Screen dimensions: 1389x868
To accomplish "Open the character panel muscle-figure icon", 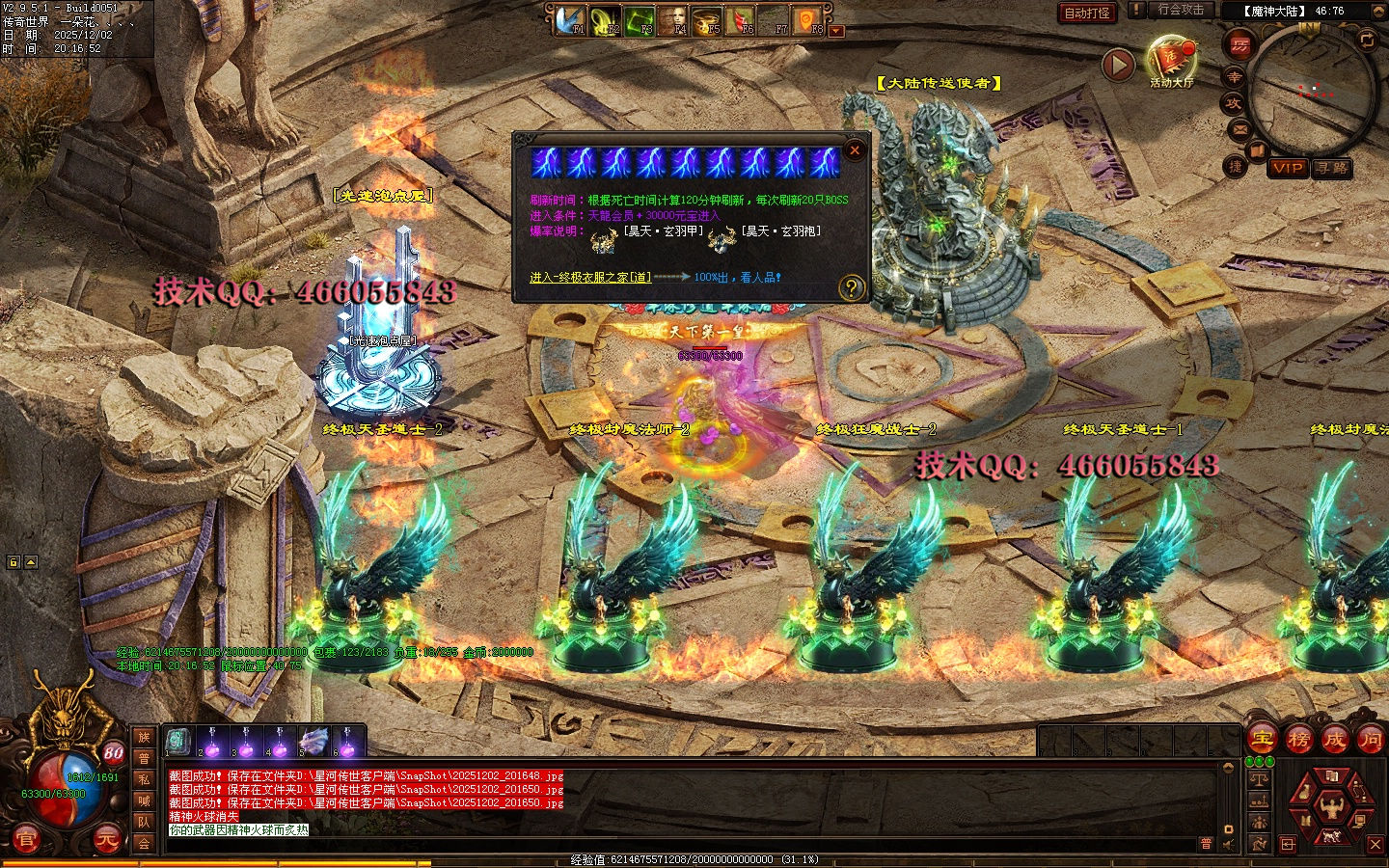I will (1332, 803).
